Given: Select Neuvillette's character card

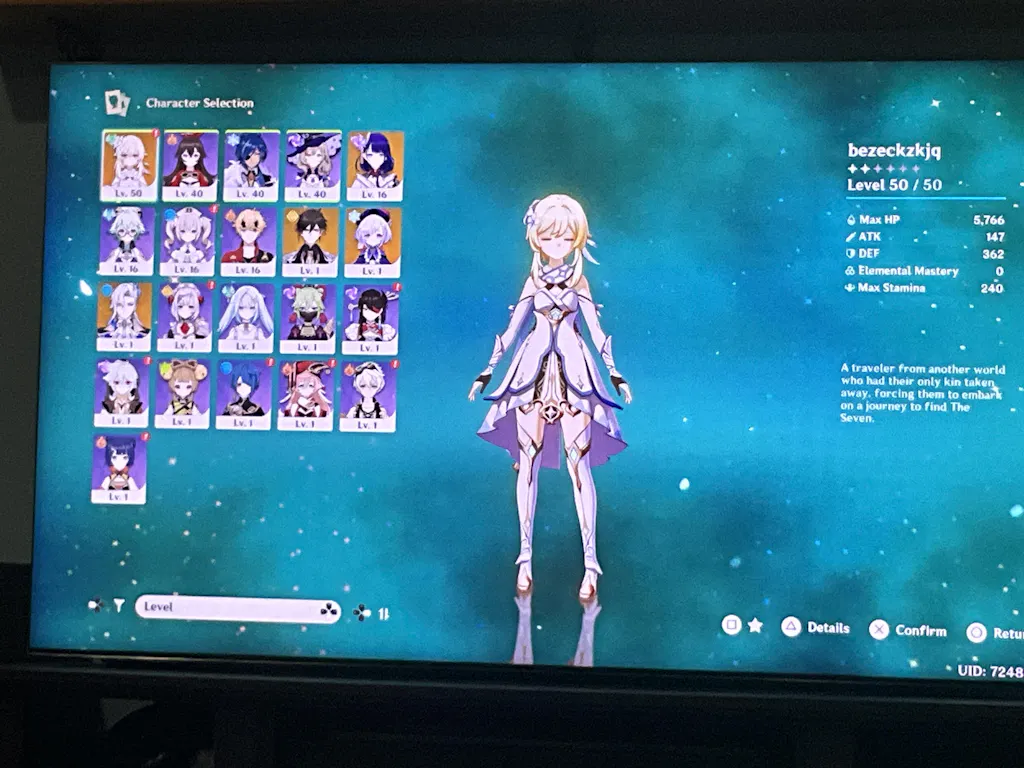Looking at the screenshot, I should click(125, 316).
